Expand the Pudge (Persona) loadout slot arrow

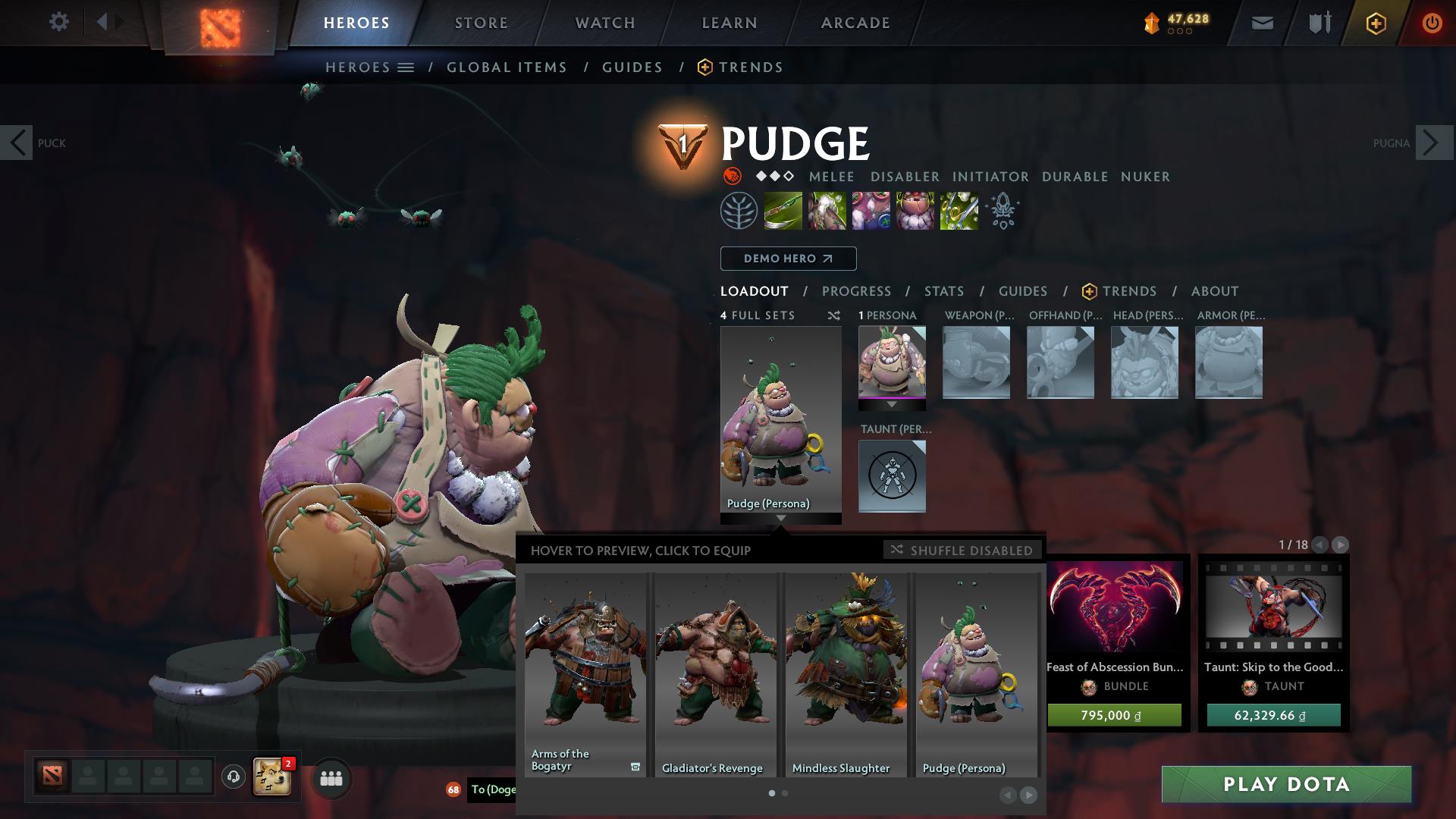click(x=781, y=519)
